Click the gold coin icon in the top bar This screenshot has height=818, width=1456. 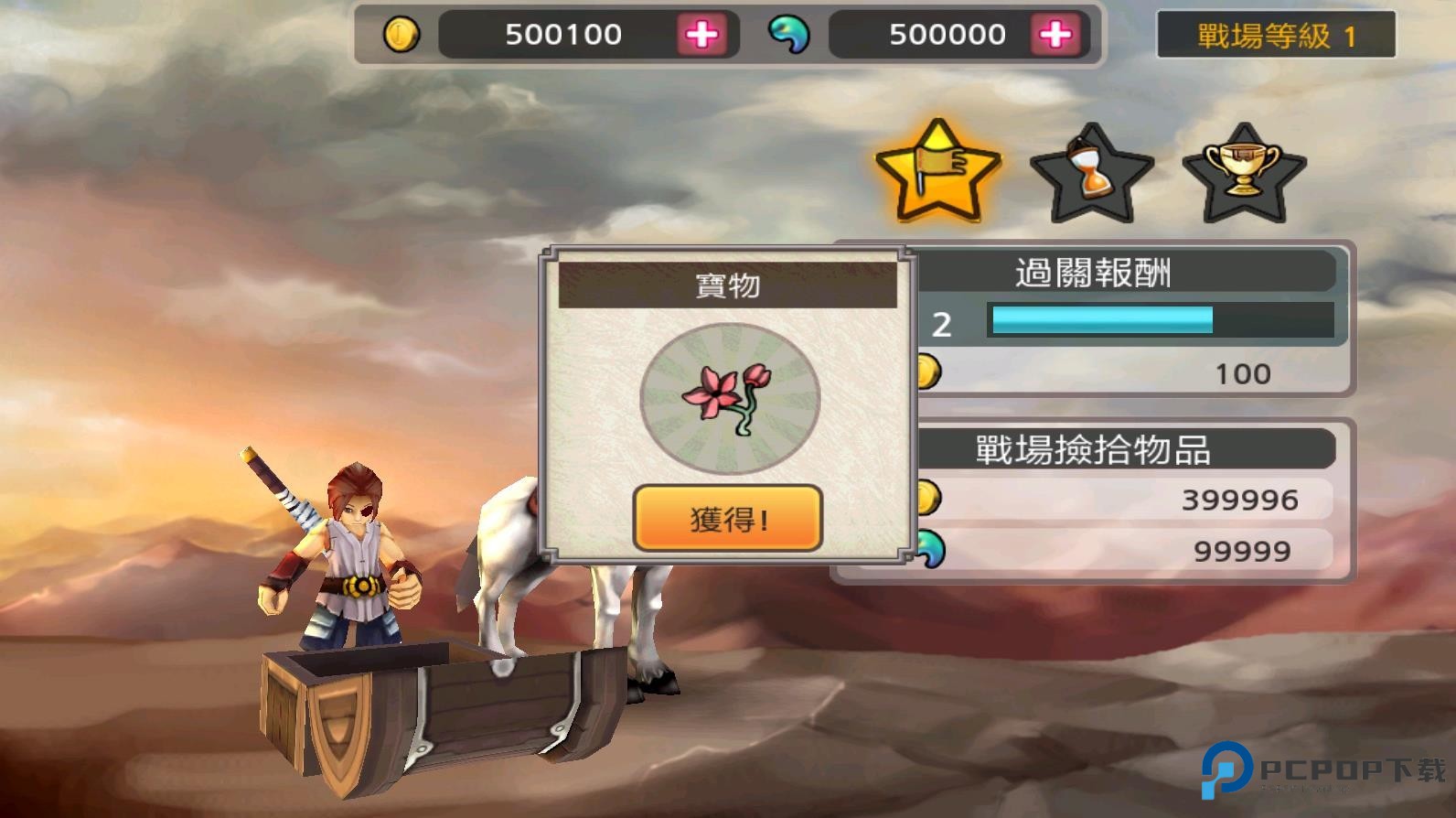402,35
